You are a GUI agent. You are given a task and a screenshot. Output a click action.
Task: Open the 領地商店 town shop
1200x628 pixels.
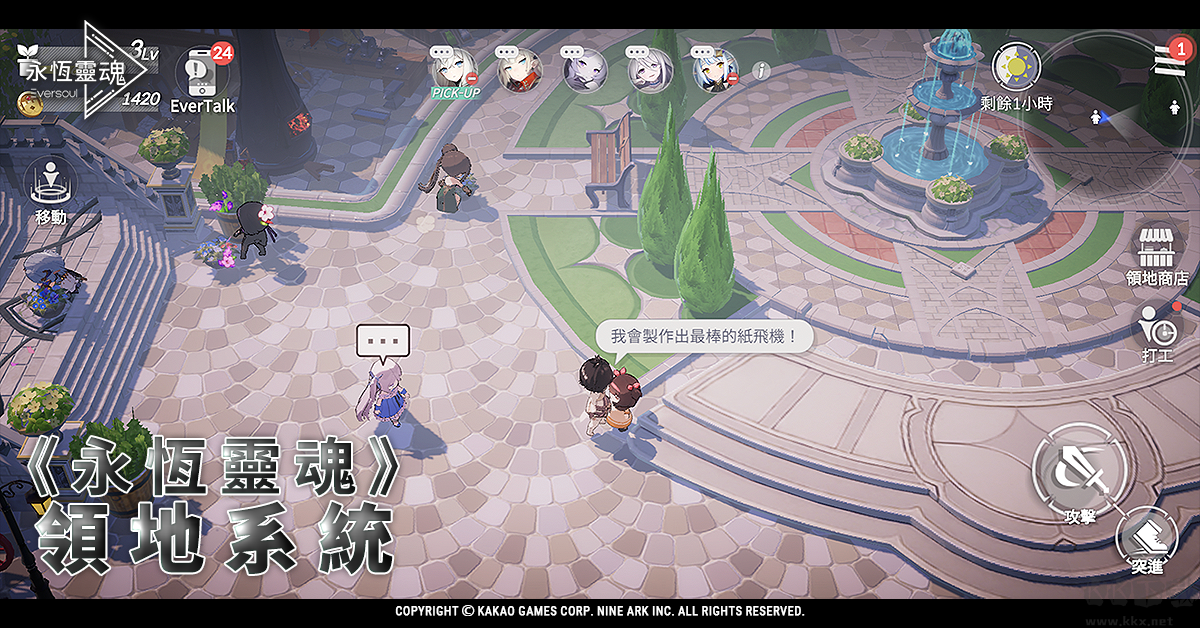1157,253
